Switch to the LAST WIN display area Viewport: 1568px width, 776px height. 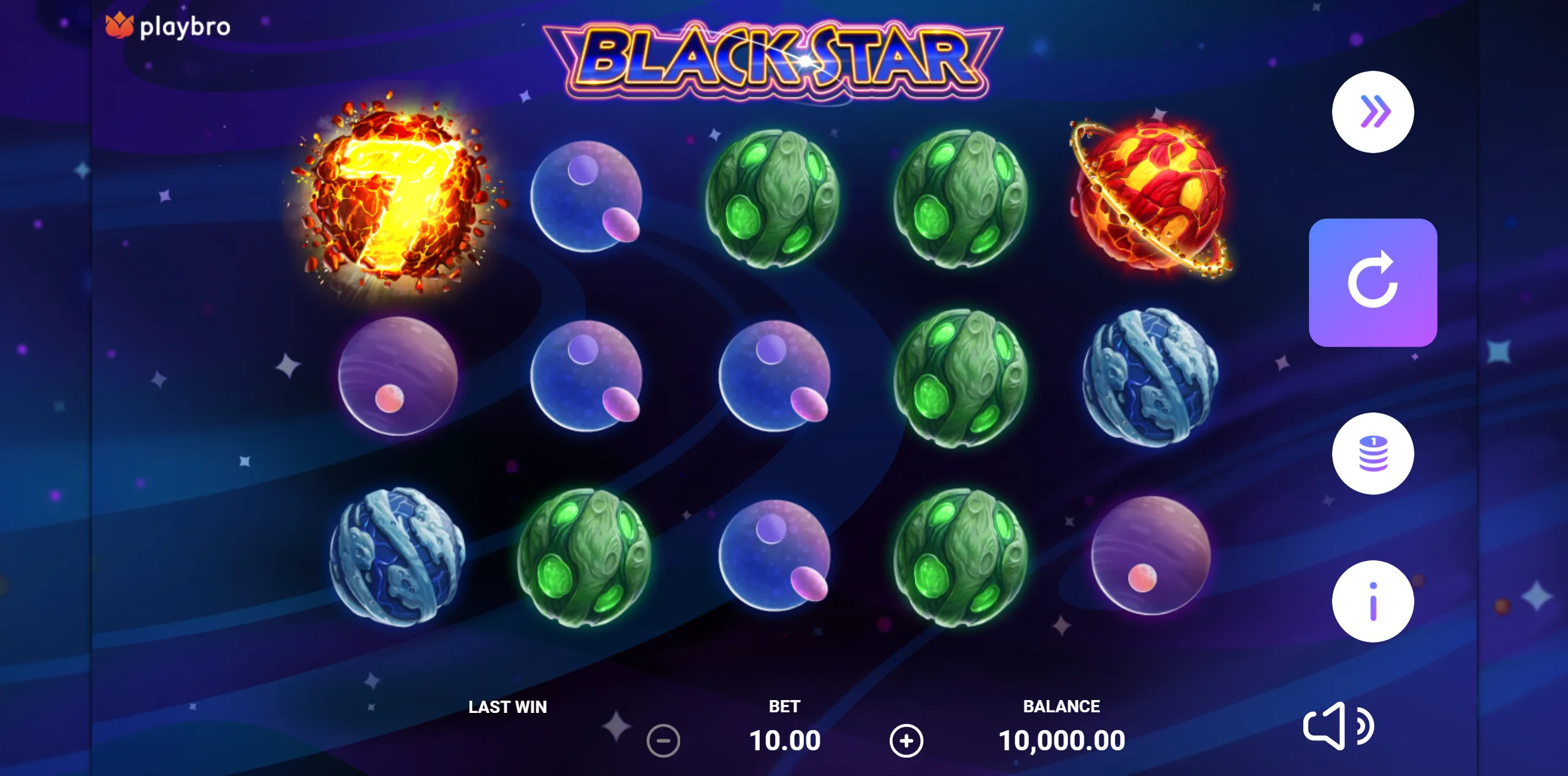507,707
